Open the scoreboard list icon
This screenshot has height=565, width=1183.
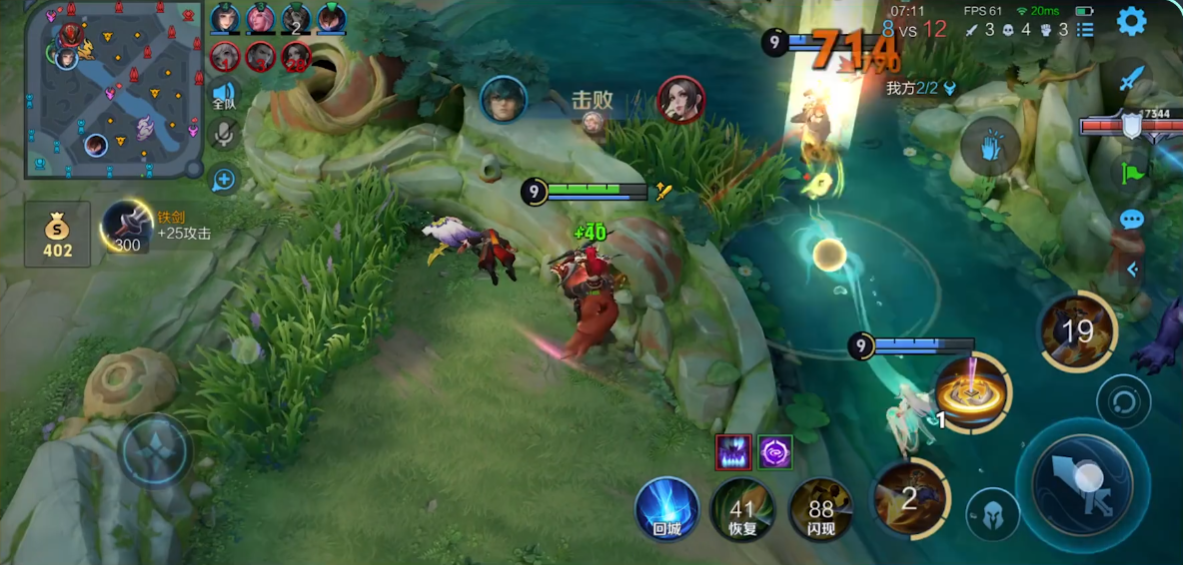tap(1085, 30)
